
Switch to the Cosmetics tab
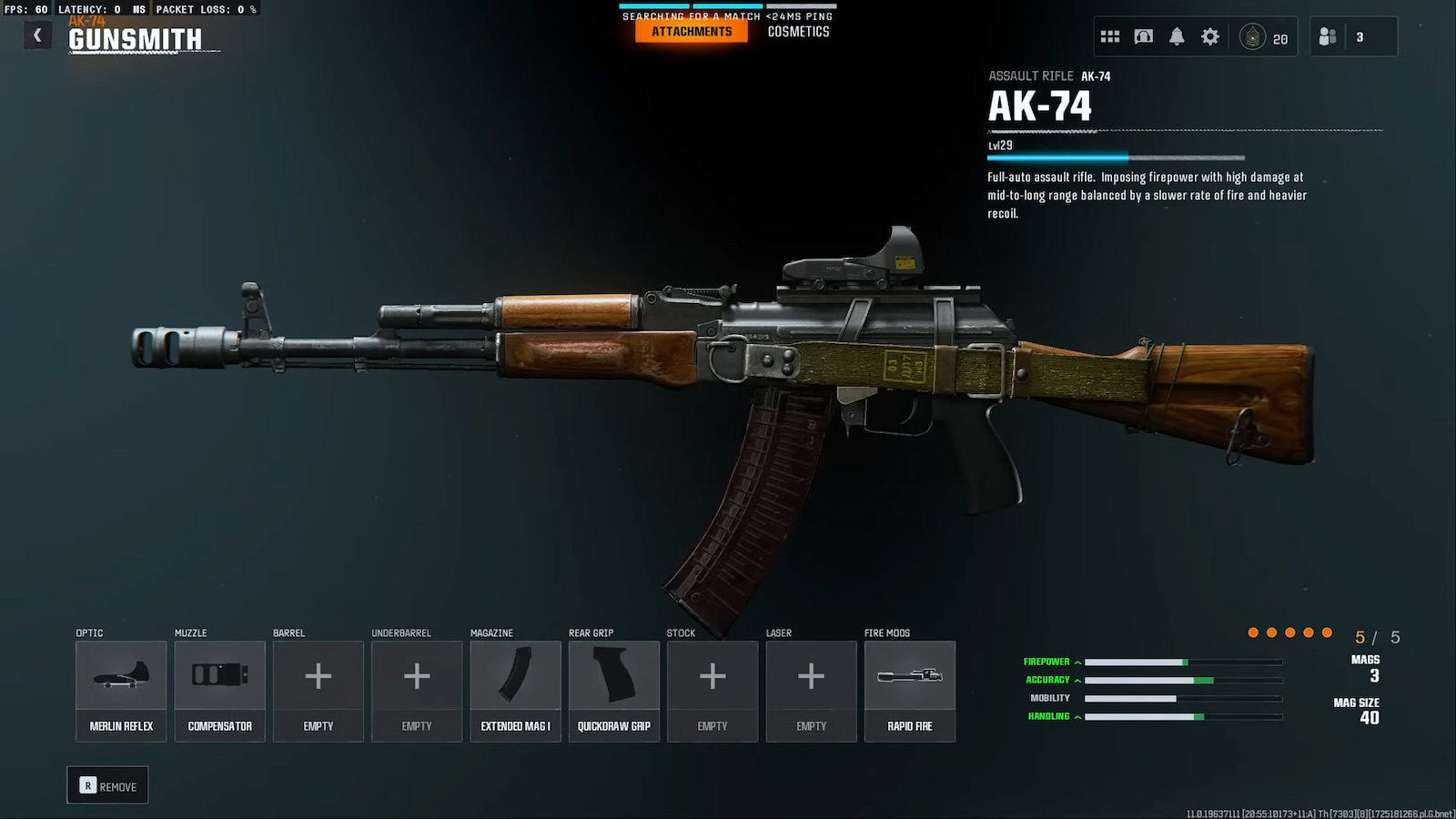pyautogui.click(x=798, y=32)
